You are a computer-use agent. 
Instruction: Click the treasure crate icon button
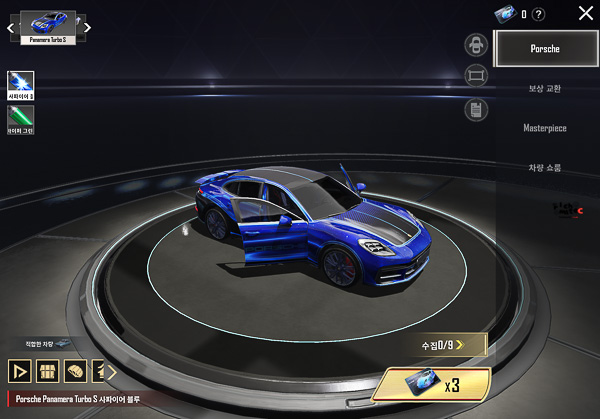(46, 371)
